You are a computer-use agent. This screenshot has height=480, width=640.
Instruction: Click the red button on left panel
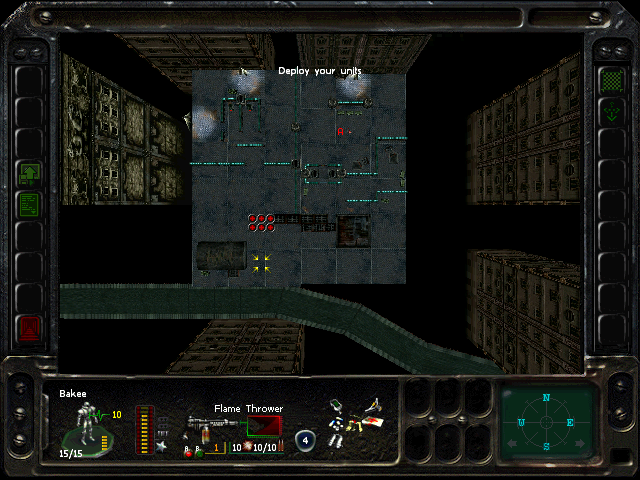(28, 327)
